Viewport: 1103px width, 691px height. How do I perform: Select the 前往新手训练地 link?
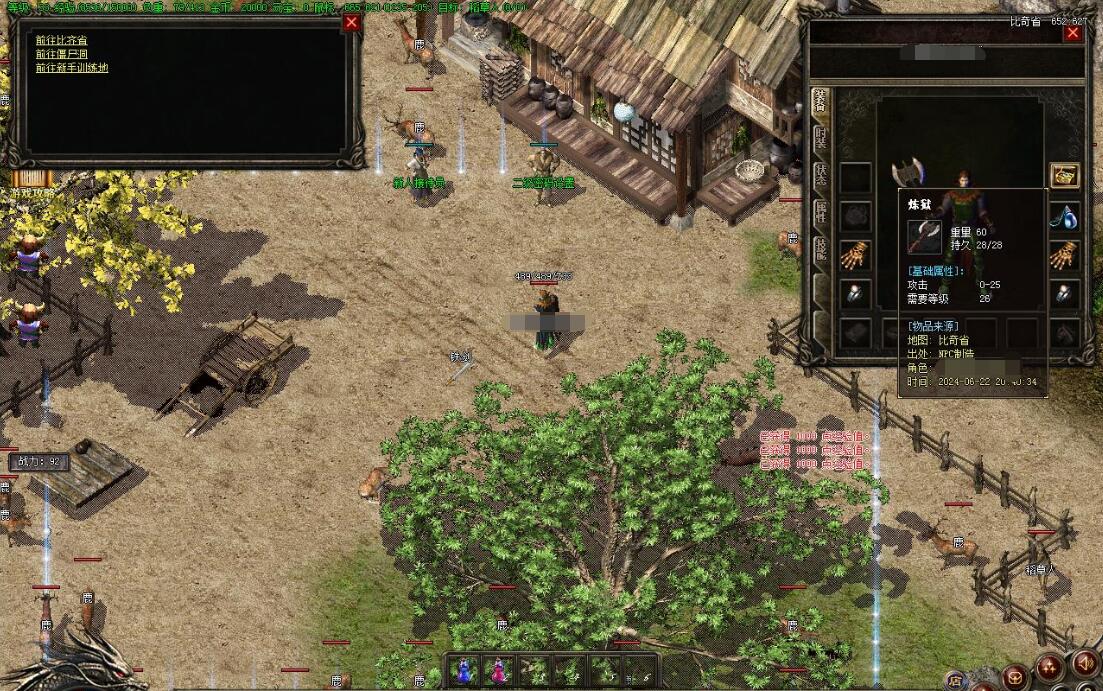72,68
